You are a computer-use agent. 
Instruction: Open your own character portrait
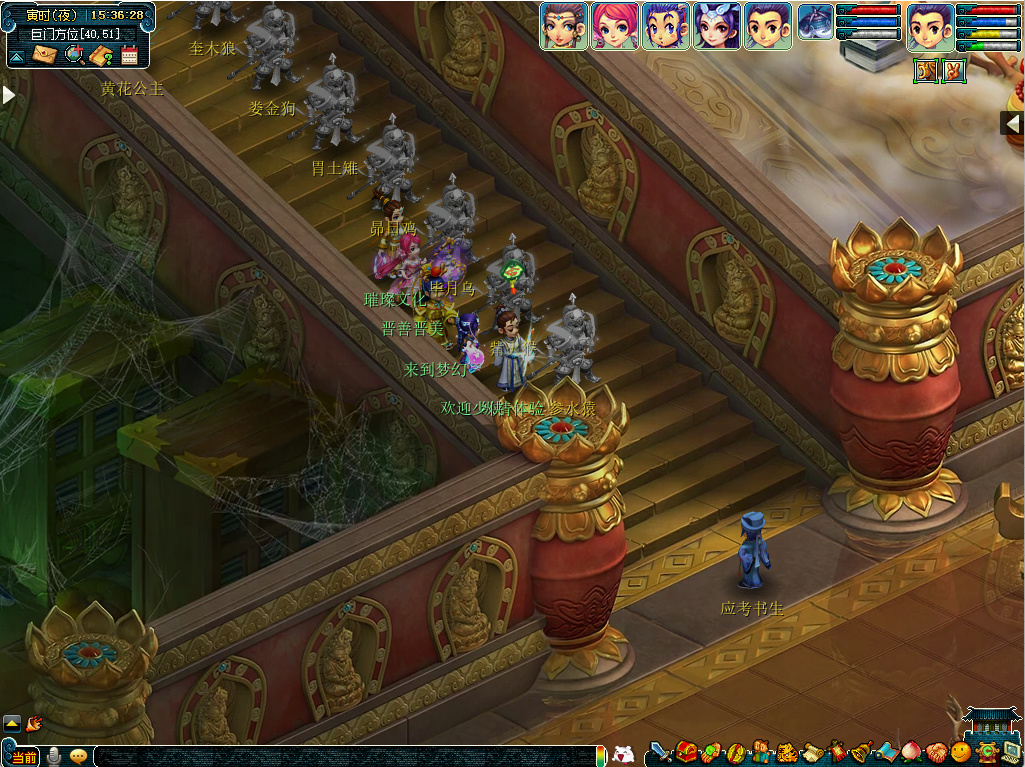930,26
